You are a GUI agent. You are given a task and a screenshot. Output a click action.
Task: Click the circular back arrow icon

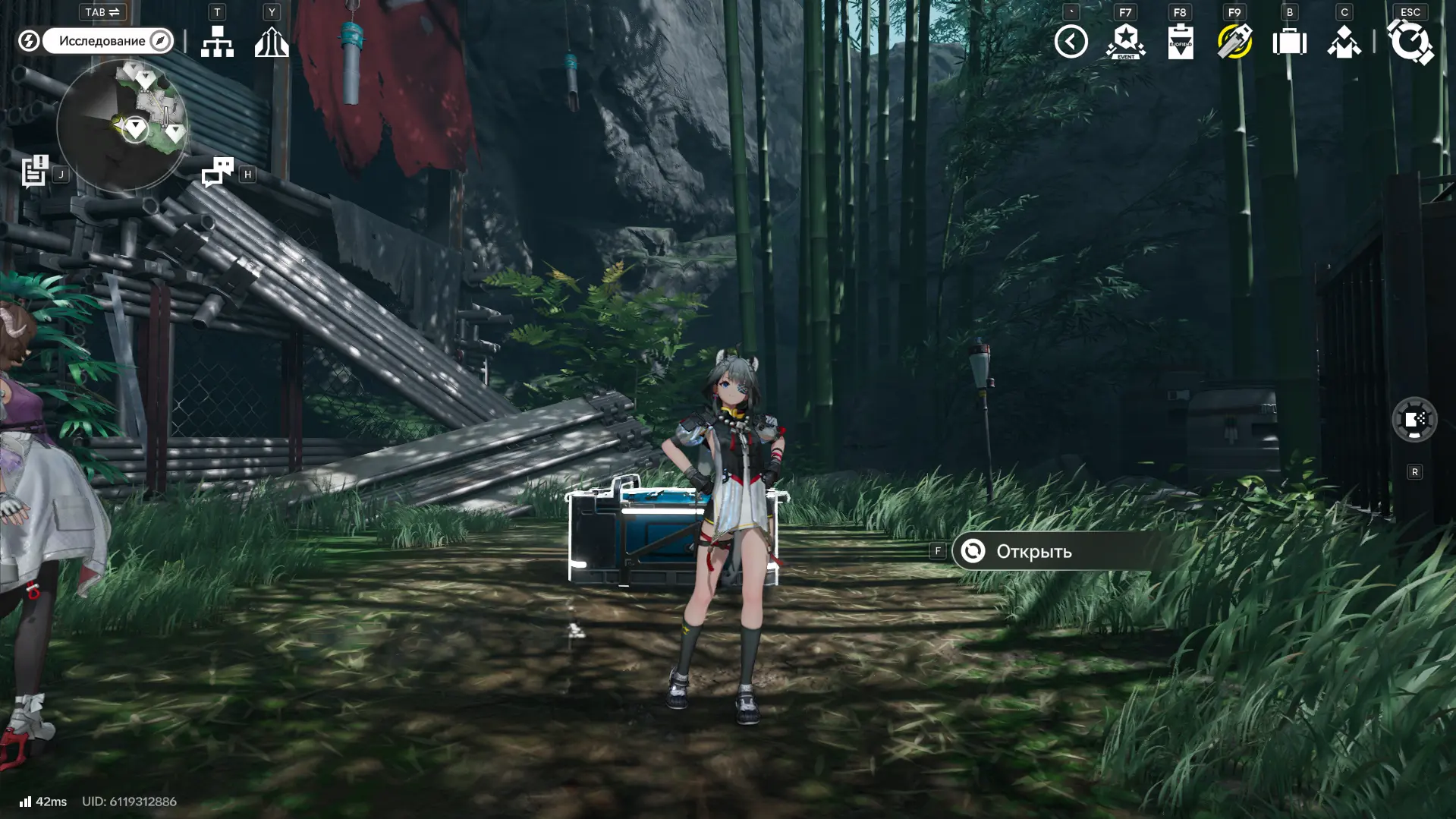(1071, 42)
